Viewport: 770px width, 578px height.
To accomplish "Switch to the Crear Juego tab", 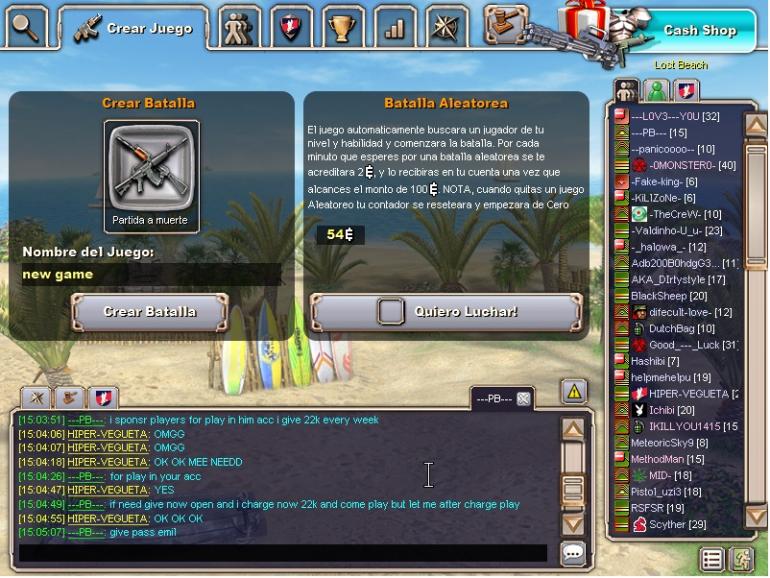I will [x=134, y=27].
